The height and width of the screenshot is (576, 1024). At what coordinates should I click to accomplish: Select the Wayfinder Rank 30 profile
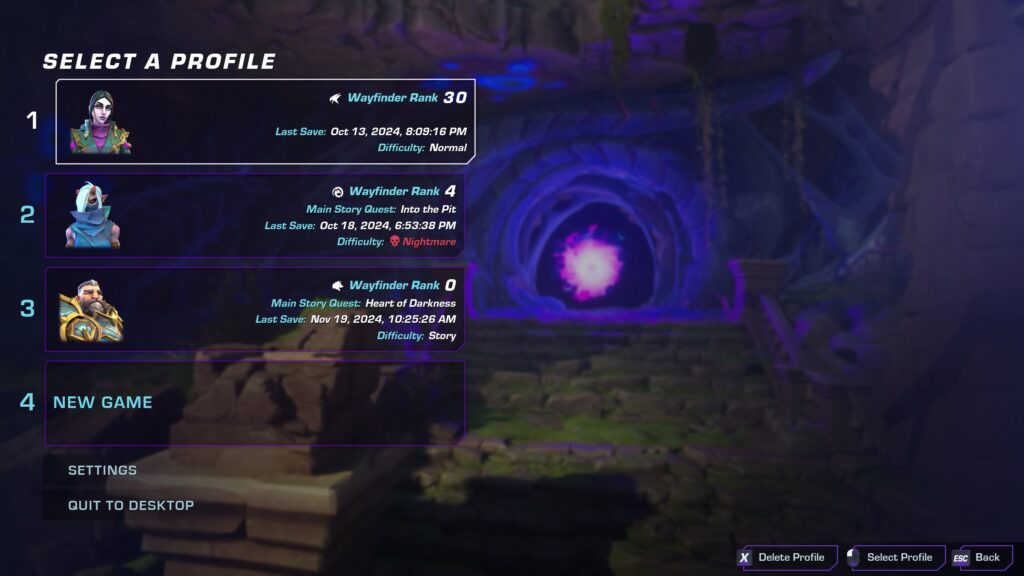[x=265, y=121]
